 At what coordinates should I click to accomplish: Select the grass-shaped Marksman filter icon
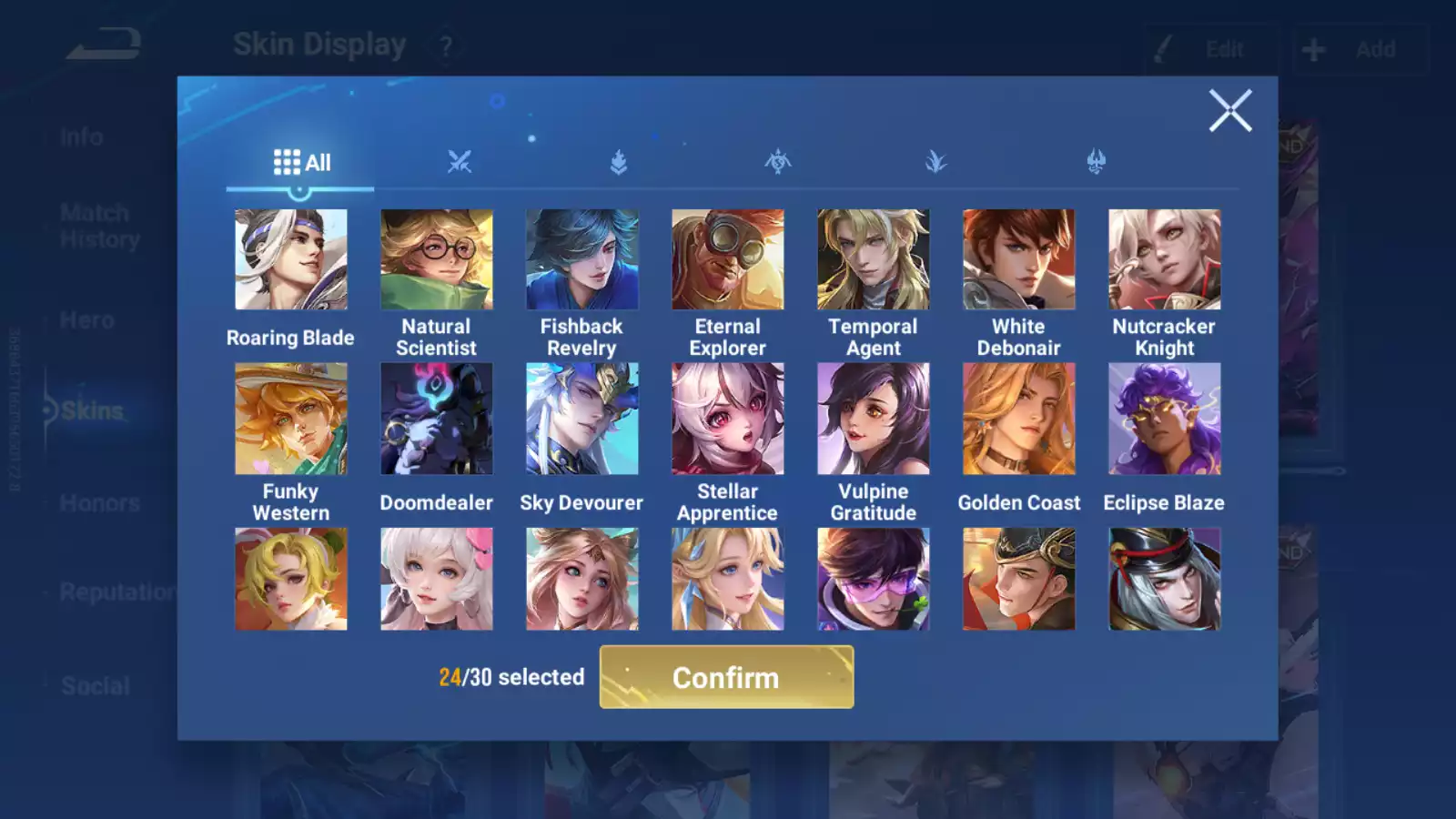click(x=936, y=160)
